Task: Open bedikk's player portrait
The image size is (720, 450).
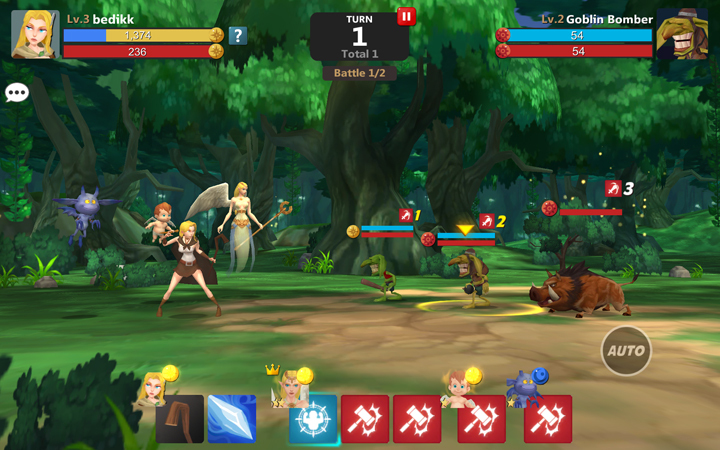Action: pos(34,34)
